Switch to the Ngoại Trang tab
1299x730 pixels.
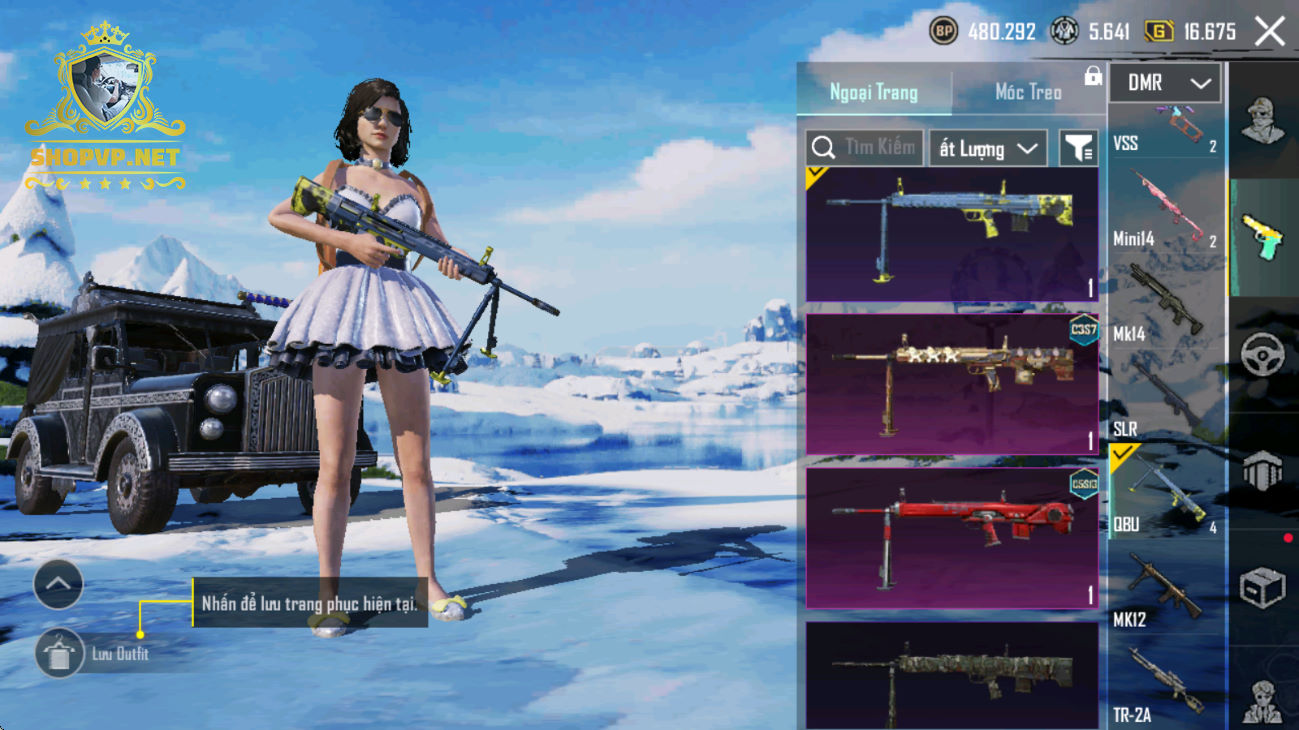point(873,92)
